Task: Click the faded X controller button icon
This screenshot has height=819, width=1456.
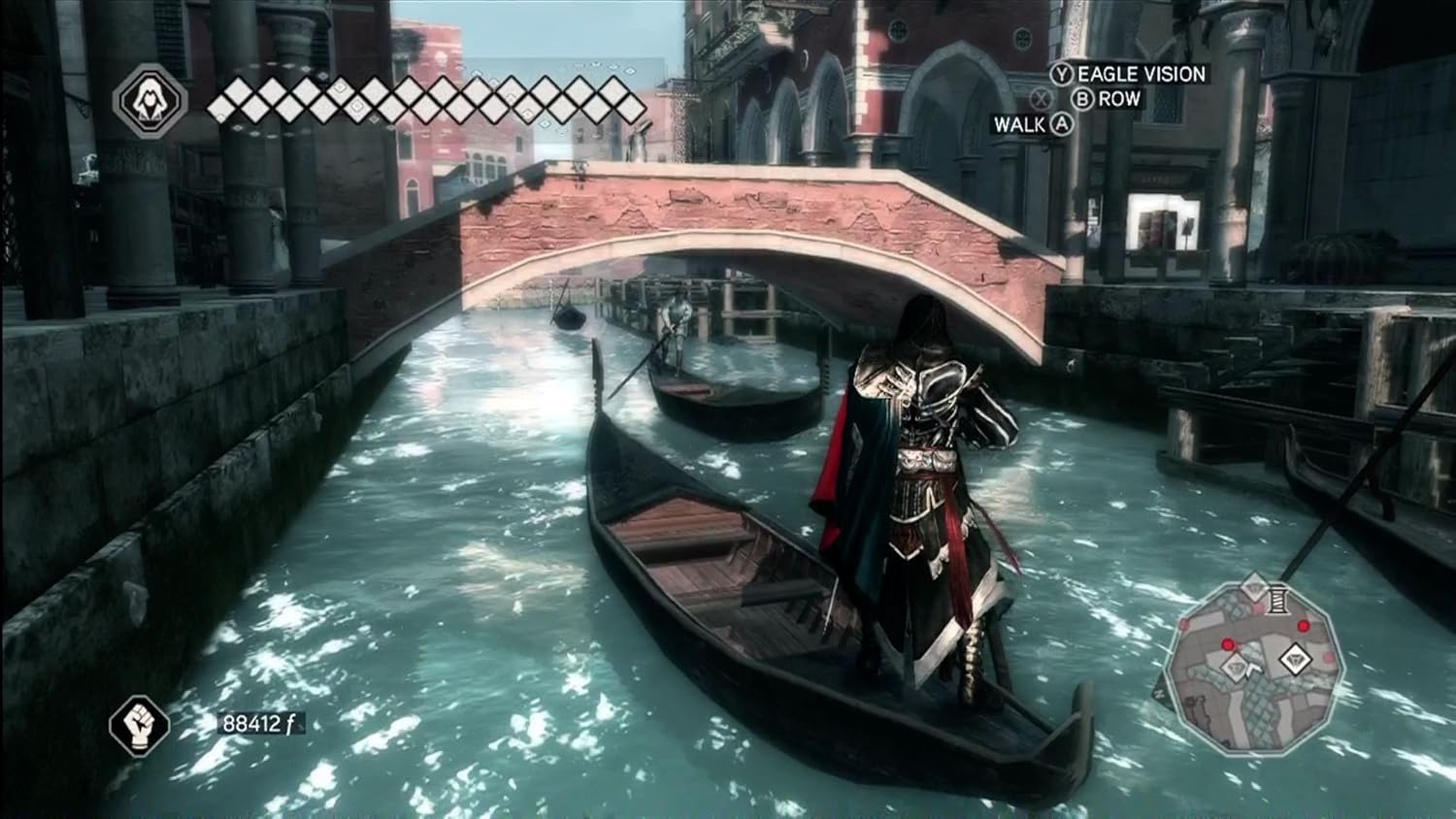Action: [1042, 99]
